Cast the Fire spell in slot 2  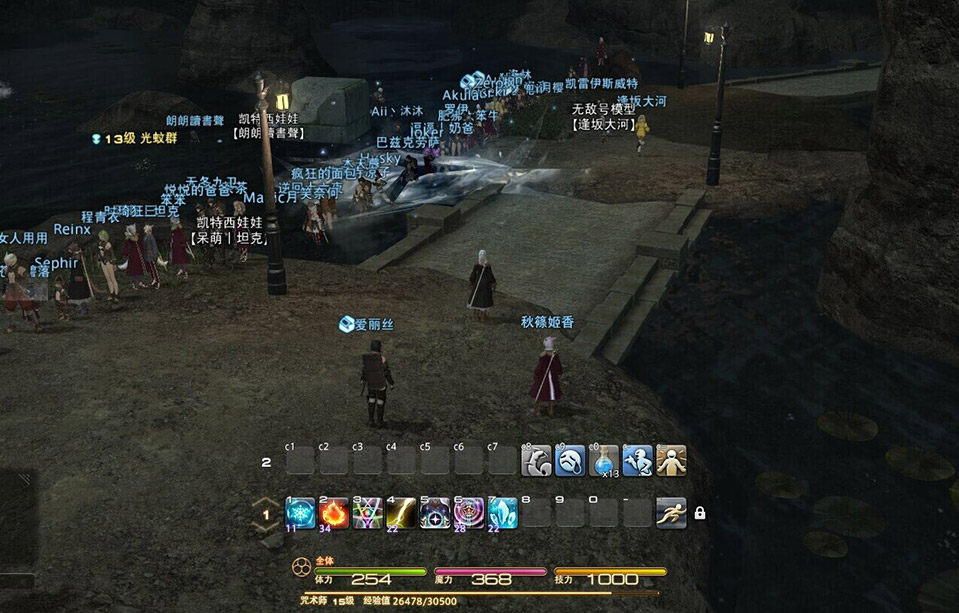click(x=335, y=513)
